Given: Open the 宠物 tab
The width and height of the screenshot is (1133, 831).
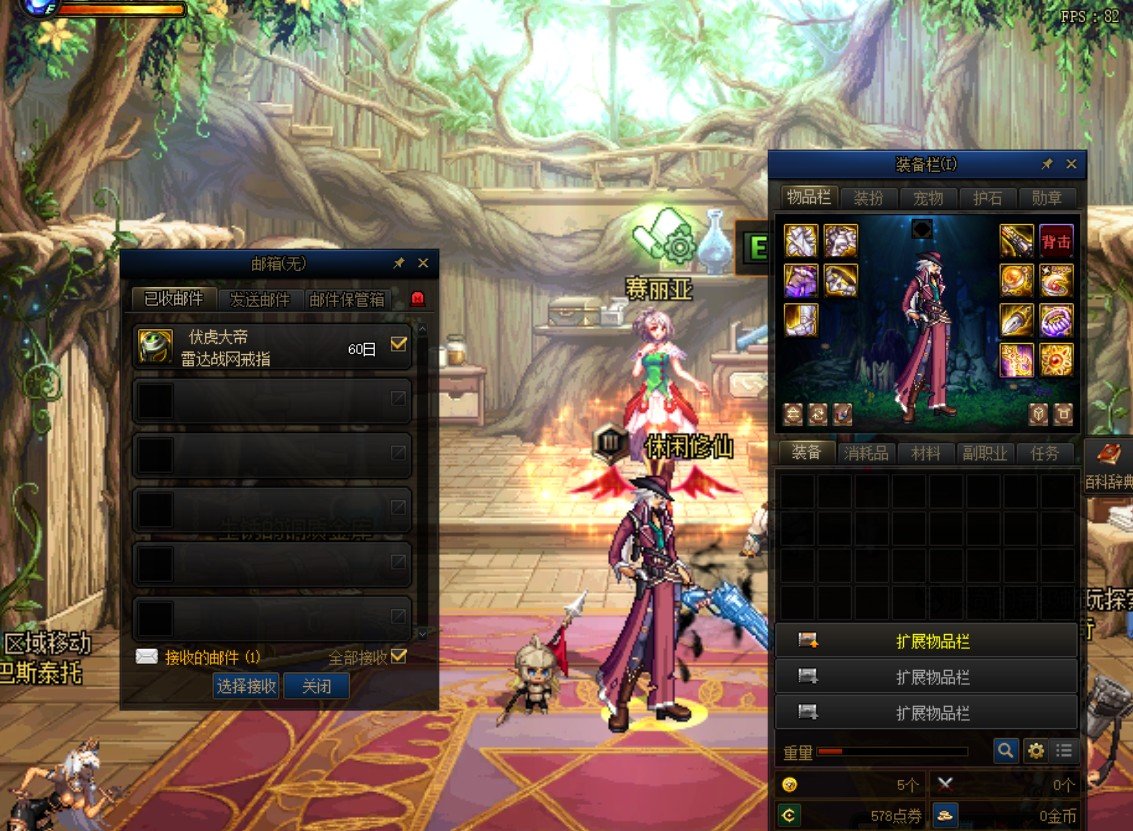Looking at the screenshot, I should [x=927, y=198].
